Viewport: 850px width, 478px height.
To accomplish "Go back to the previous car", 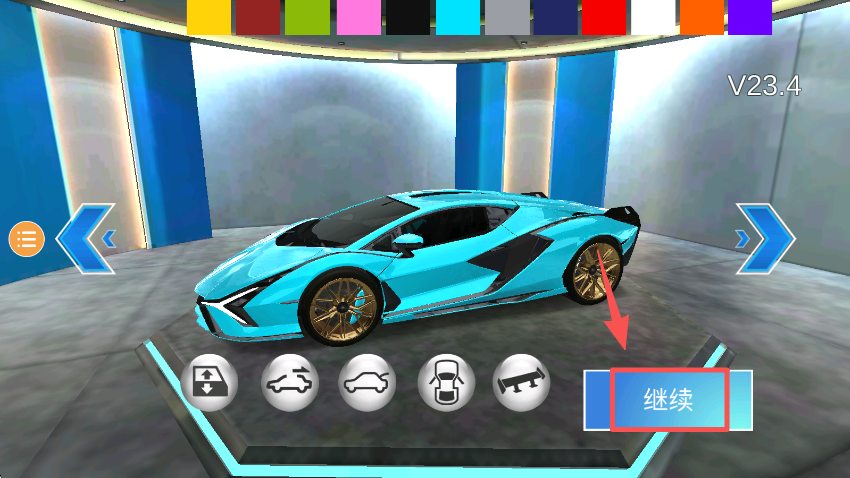I will [x=86, y=238].
